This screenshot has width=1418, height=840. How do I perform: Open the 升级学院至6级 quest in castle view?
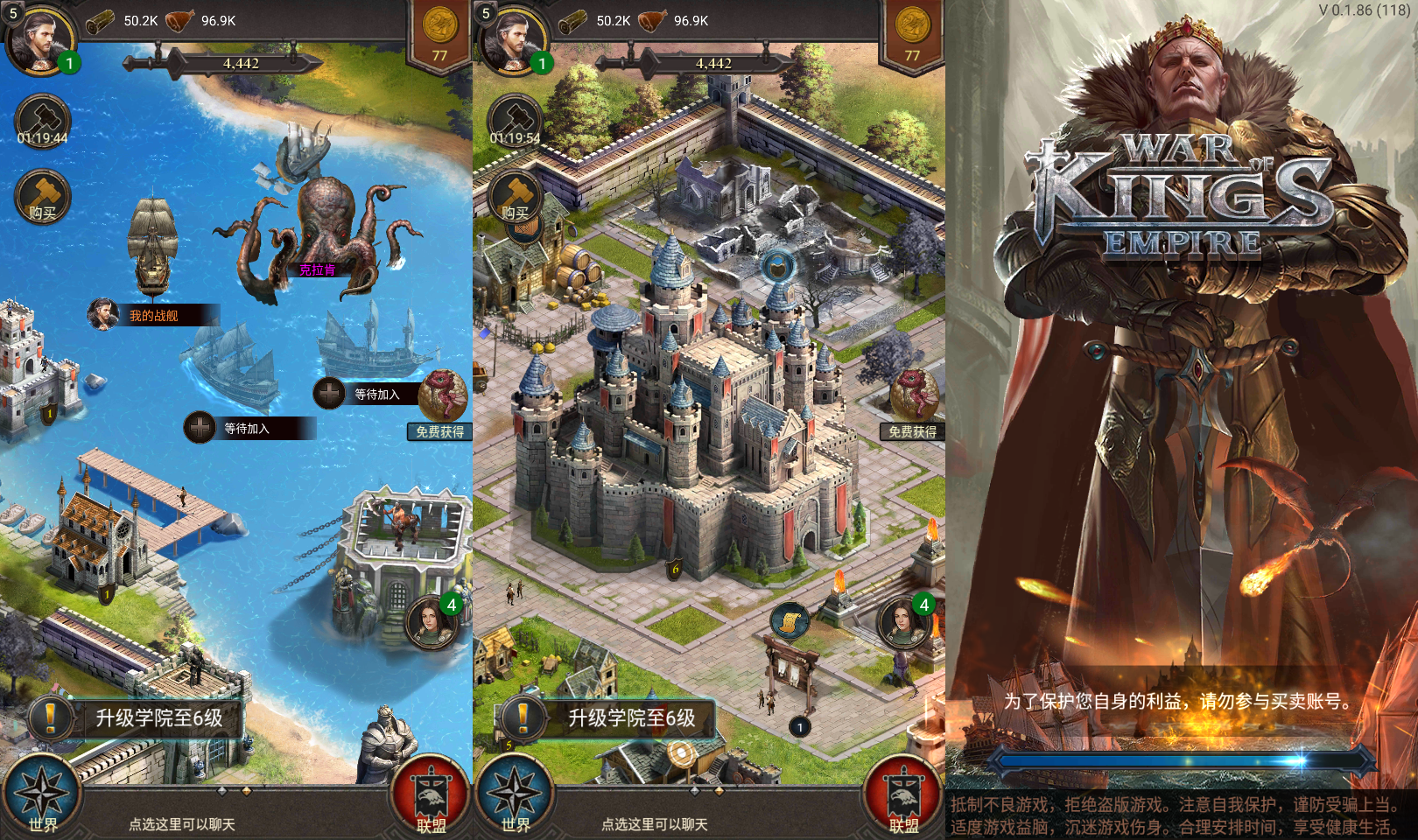pyautogui.click(x=630, y=718)
